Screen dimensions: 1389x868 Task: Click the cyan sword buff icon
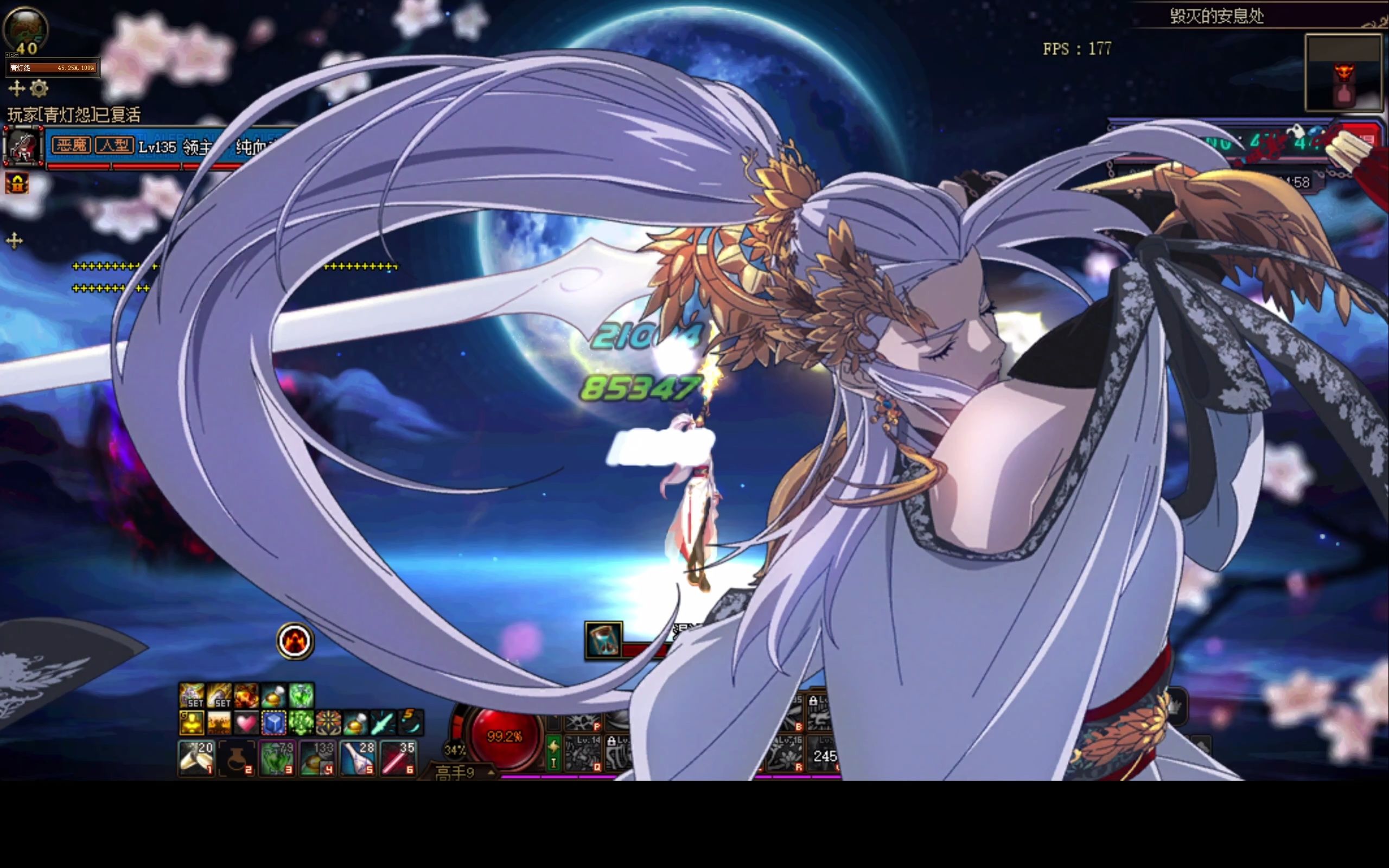[383, 722]
